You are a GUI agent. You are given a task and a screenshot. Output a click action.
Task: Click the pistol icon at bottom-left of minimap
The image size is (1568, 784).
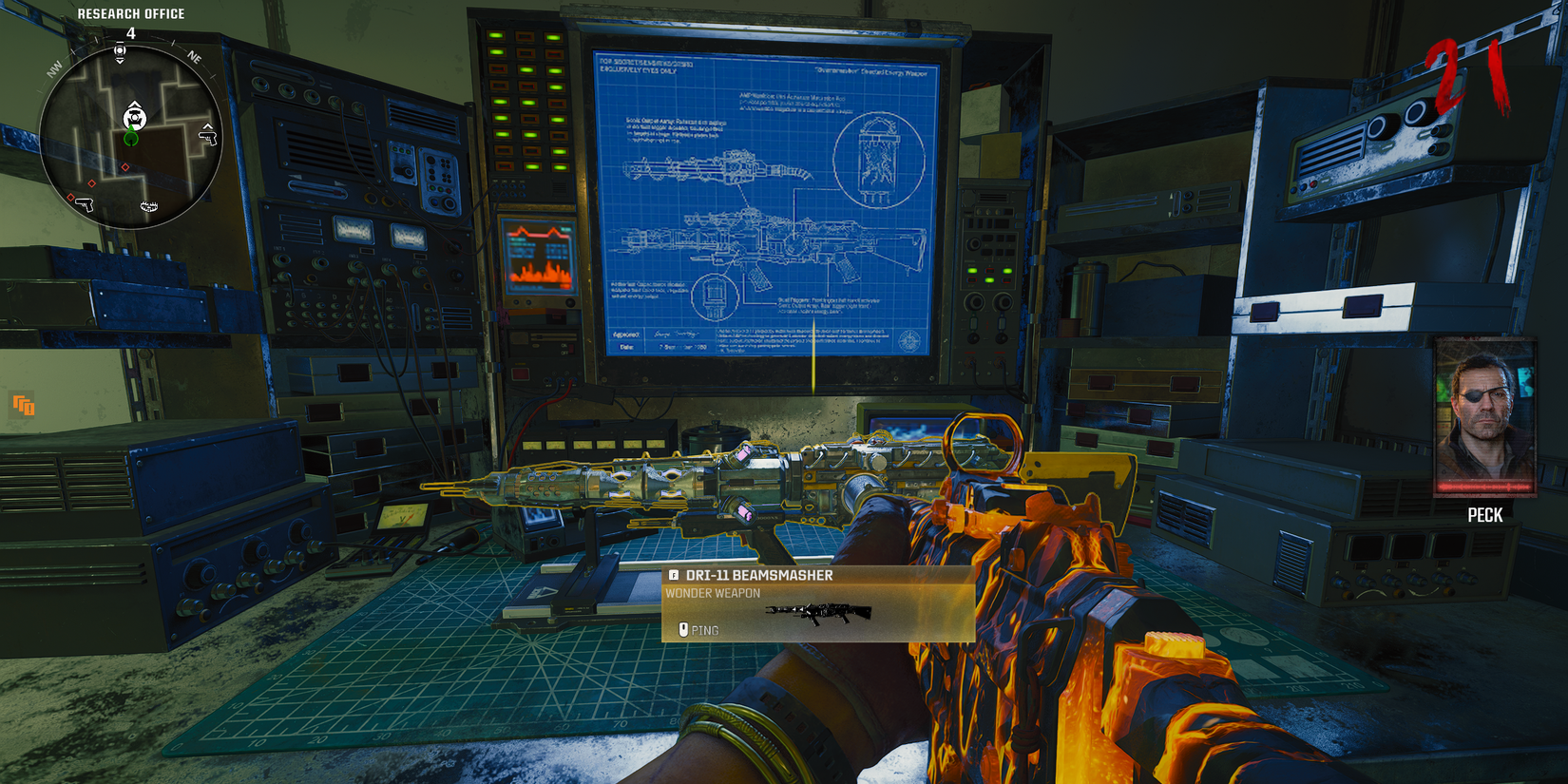click(x=86, y=206)
